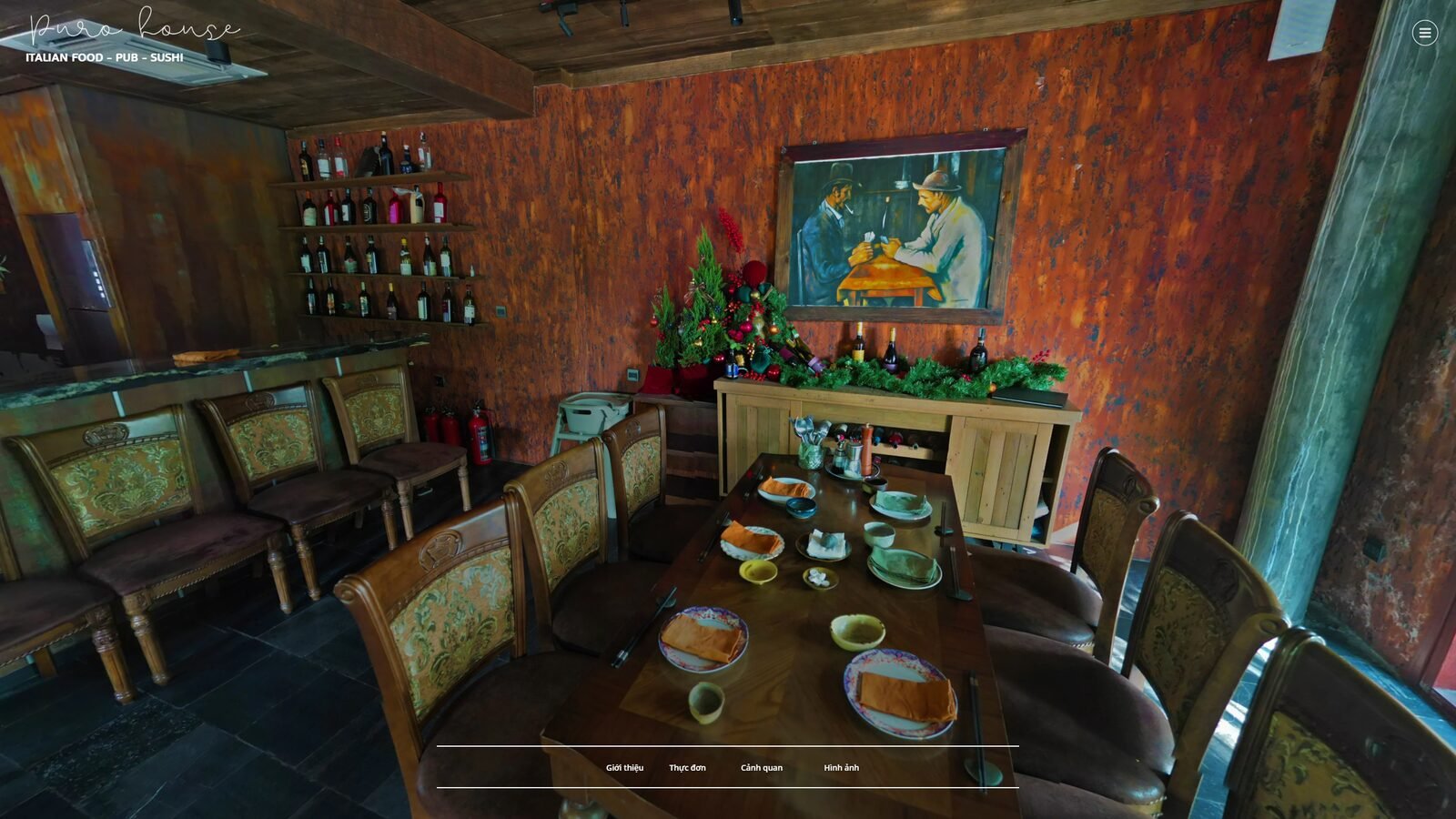This screenshot has width=1456, height=819.
Task: Open the Giới thiệu section
Action: tap(624, 768)
